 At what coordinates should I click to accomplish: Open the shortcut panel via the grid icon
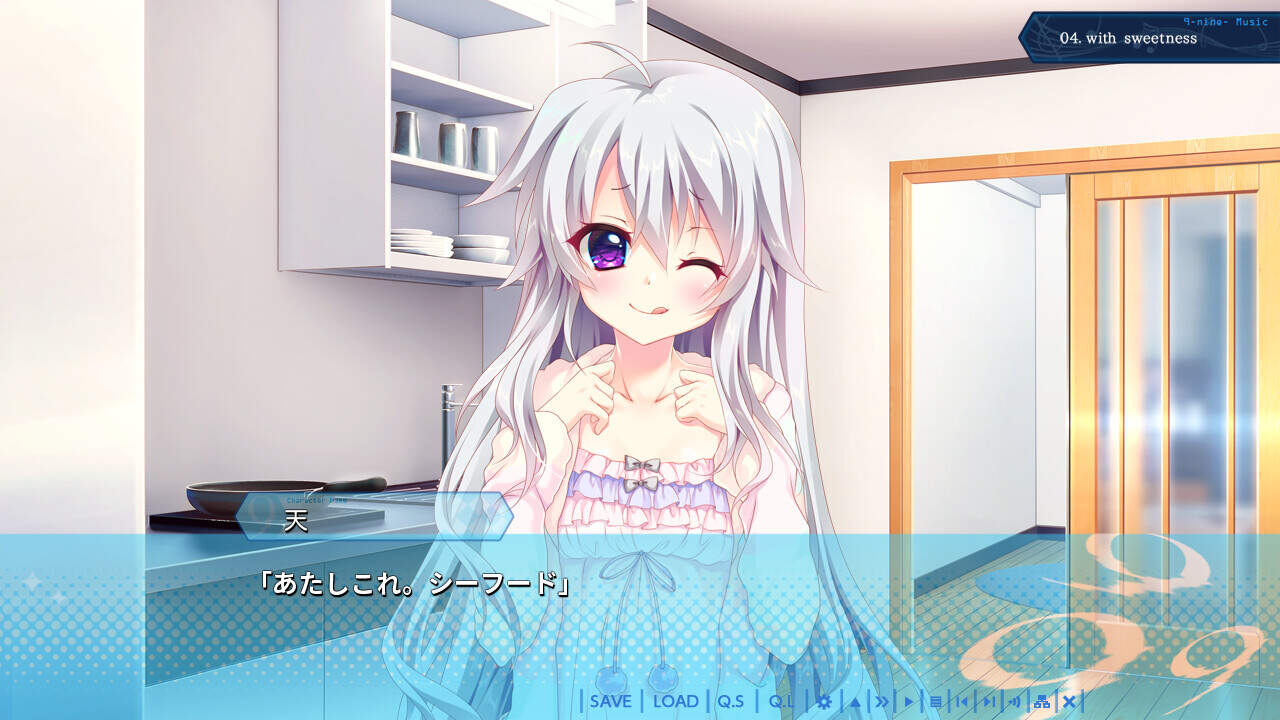1042,701
